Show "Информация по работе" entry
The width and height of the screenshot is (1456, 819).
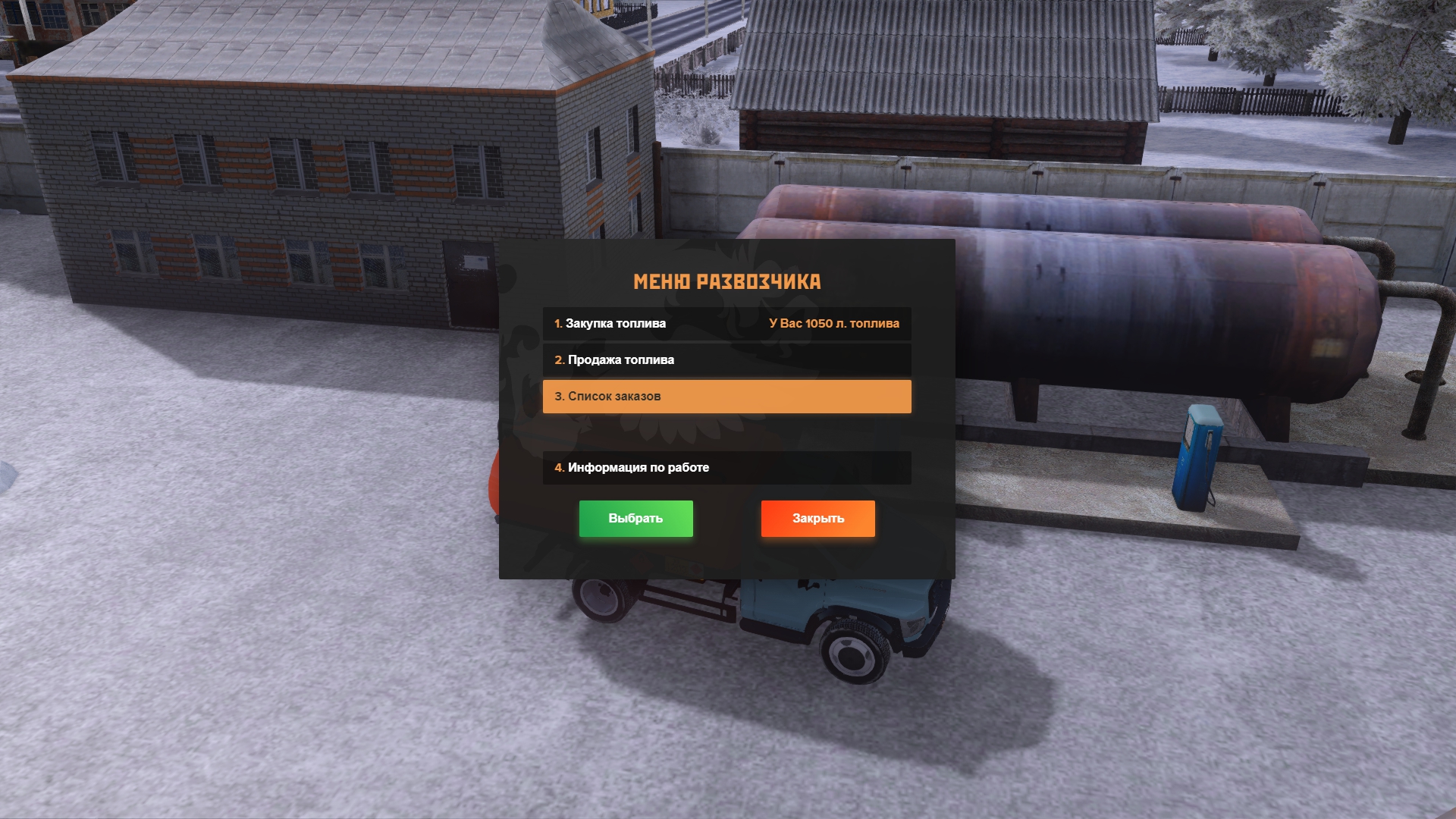(x=726, y=468)
